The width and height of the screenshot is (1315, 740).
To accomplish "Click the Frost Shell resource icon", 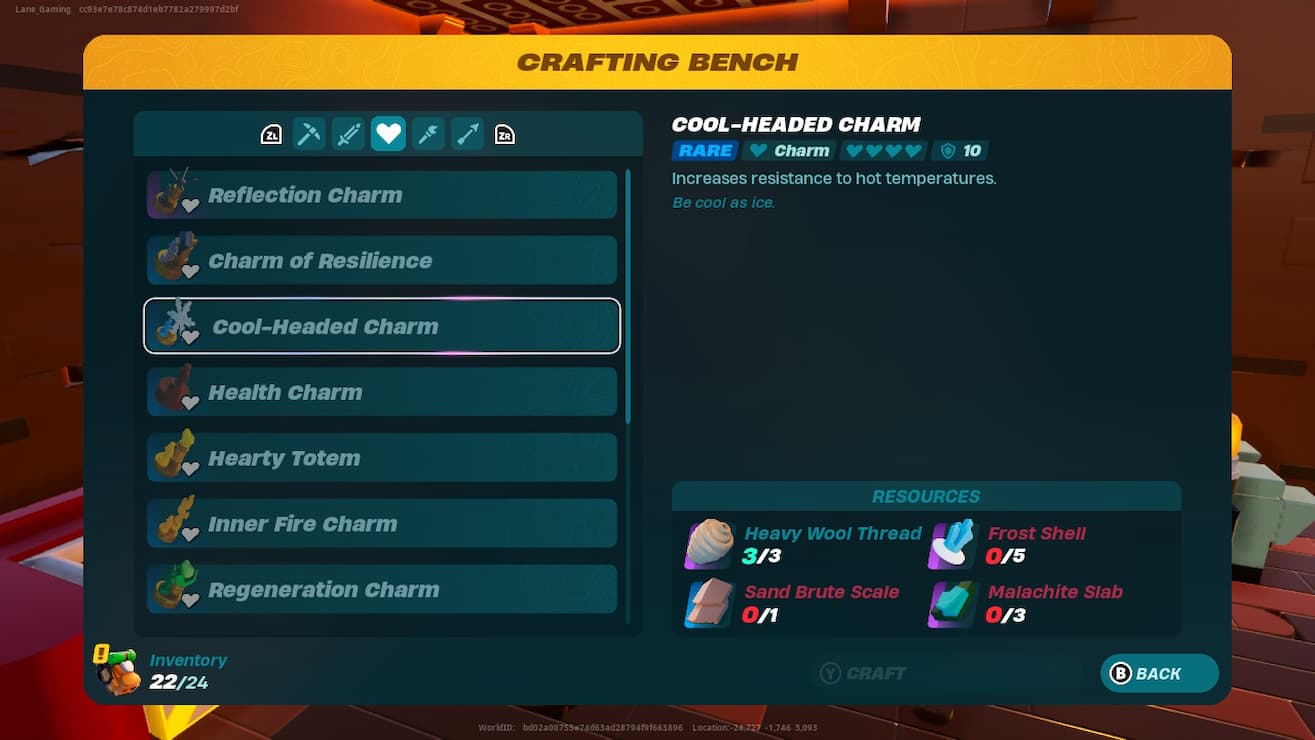I will coord(950,543).
